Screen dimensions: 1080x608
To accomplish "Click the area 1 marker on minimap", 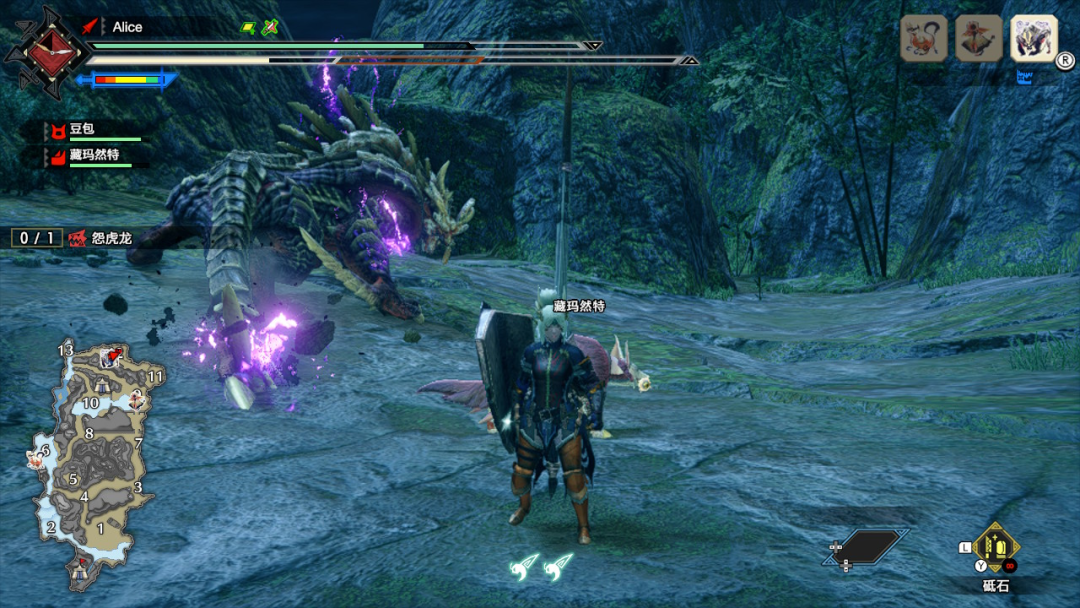I will point(100,527).
